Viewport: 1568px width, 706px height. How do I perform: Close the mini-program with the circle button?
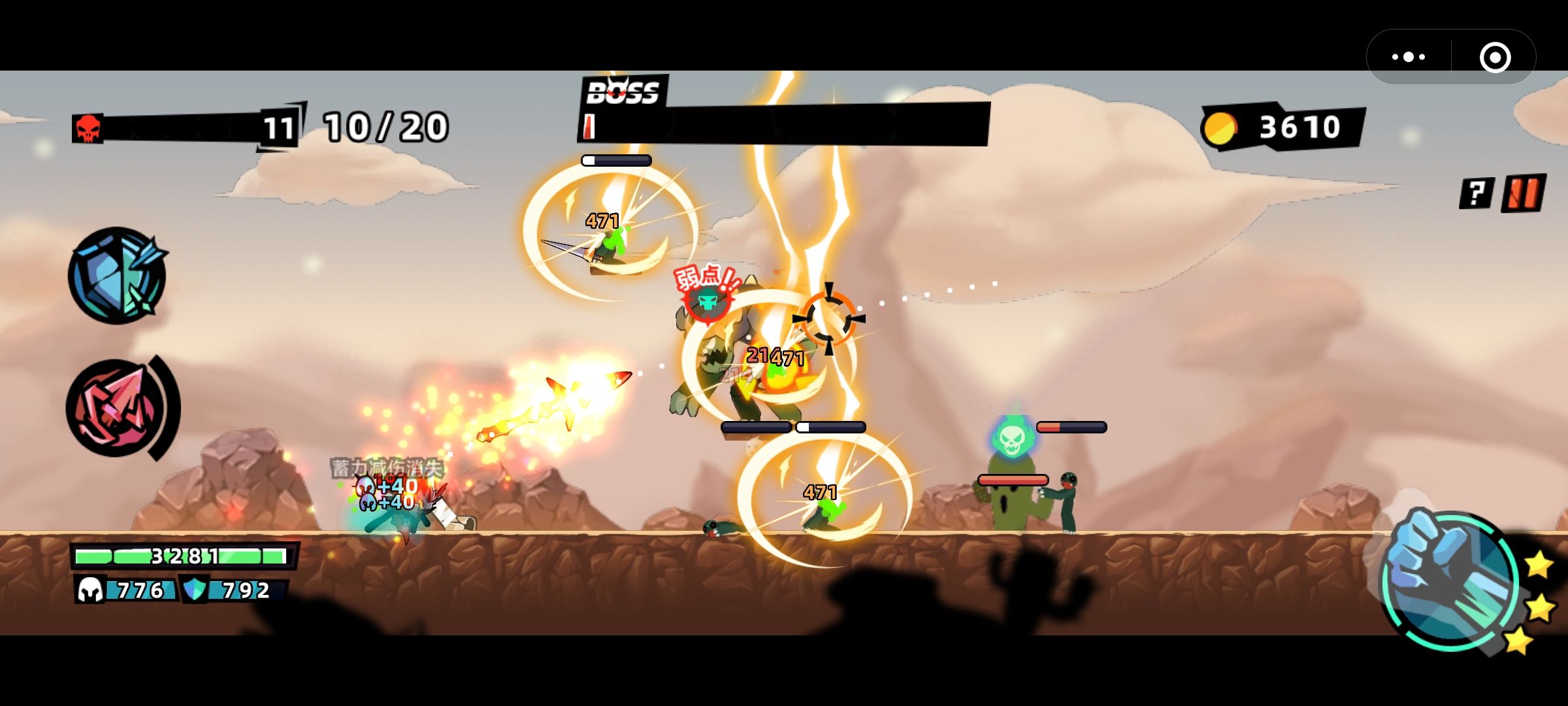tap(1495, 58)
